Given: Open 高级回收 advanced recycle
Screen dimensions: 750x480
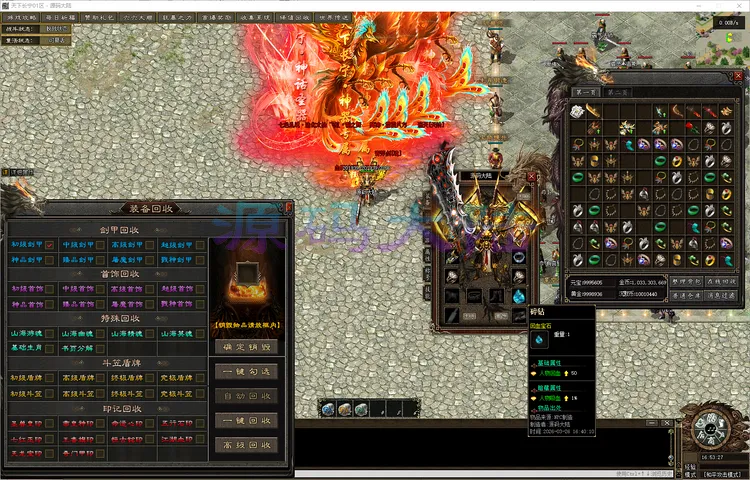Looking at the screenshot, I should (246, 445).
